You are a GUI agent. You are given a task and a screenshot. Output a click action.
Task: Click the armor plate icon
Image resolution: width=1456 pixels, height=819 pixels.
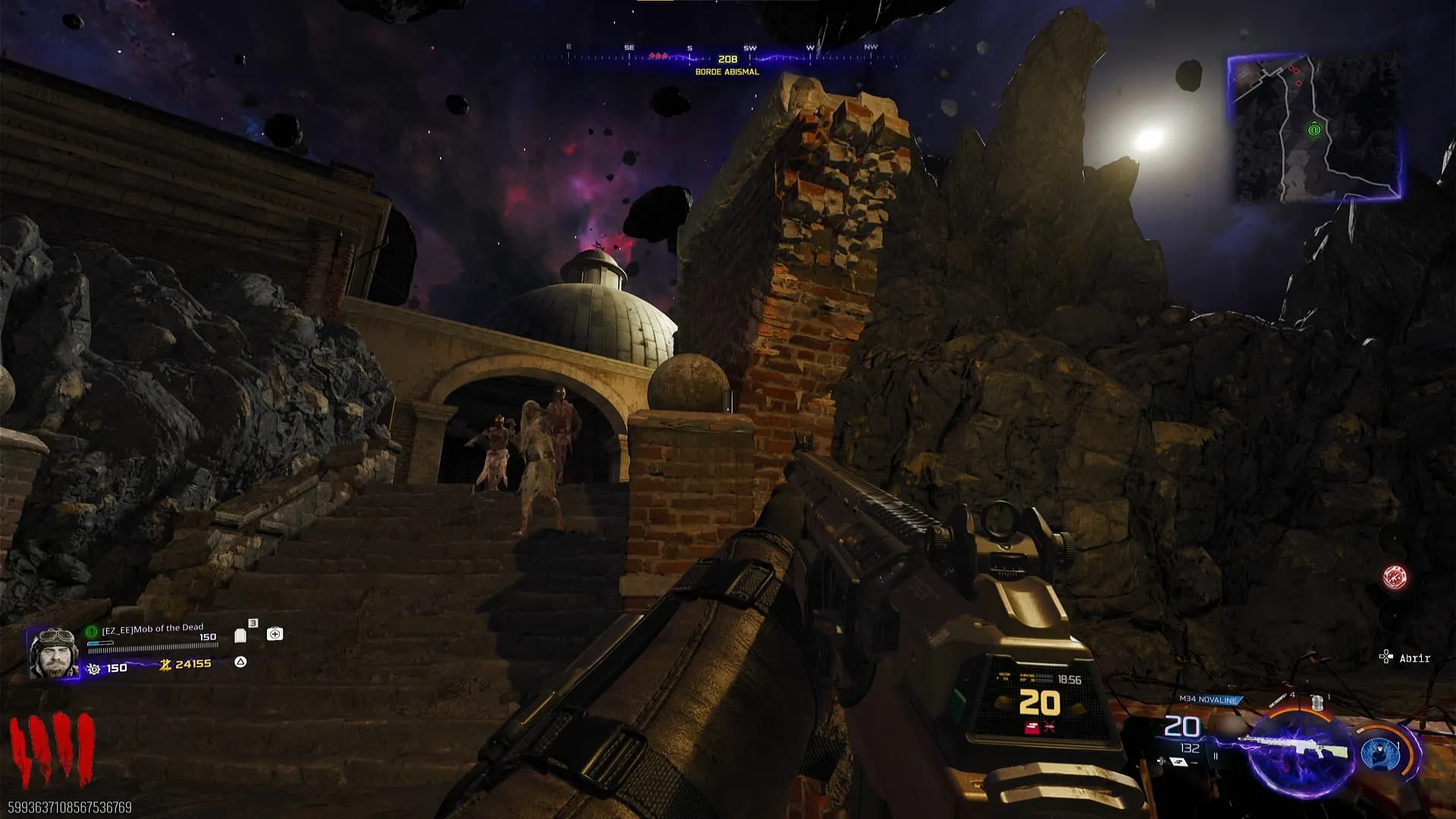tap(240, 635)
